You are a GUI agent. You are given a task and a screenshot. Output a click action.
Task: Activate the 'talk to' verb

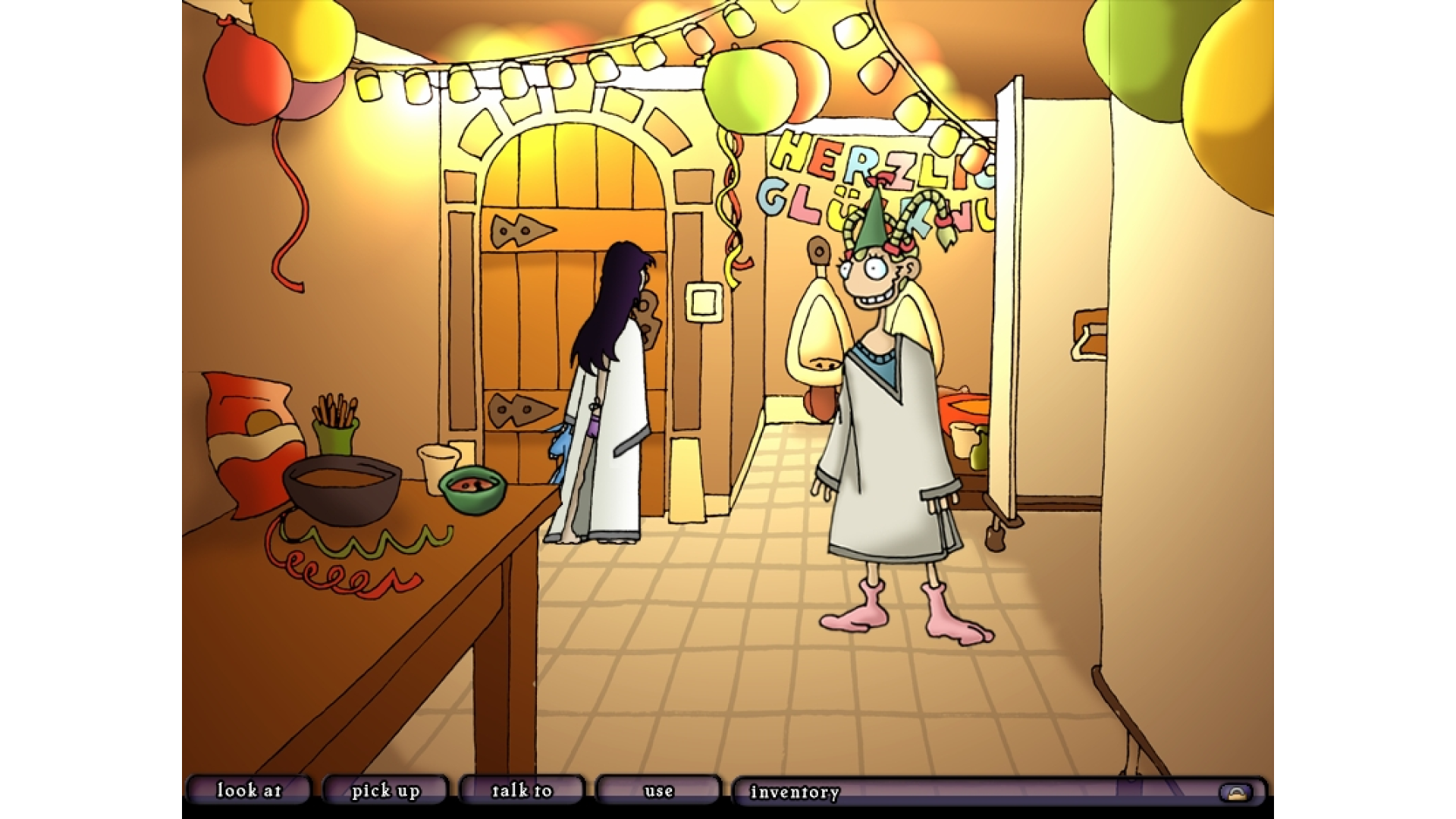pos(522,791)
